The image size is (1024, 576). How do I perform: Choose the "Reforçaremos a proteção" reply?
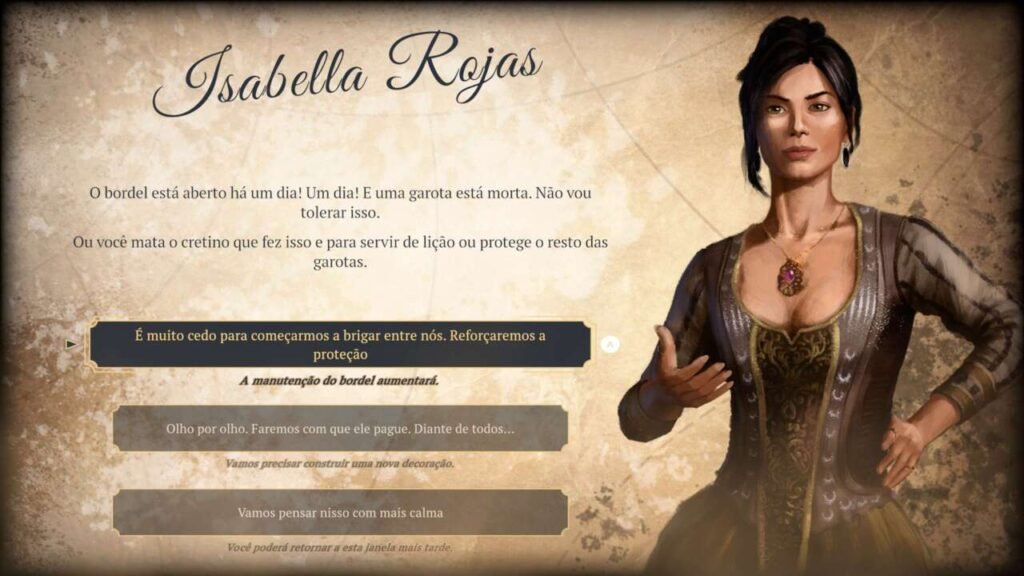coord(340,345)
